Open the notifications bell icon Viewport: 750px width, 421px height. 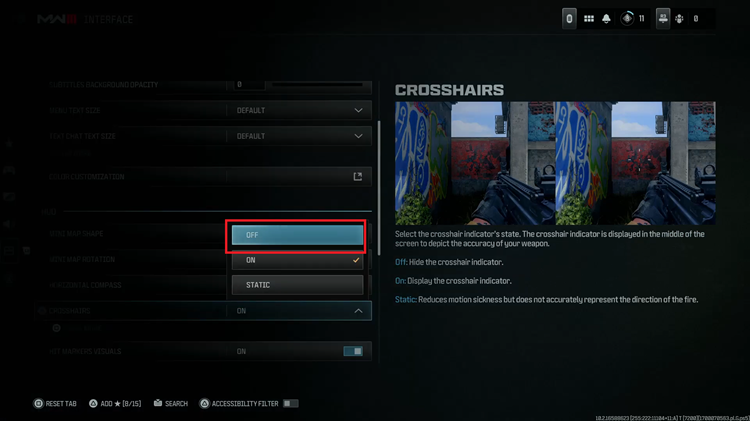click(606, 19)
